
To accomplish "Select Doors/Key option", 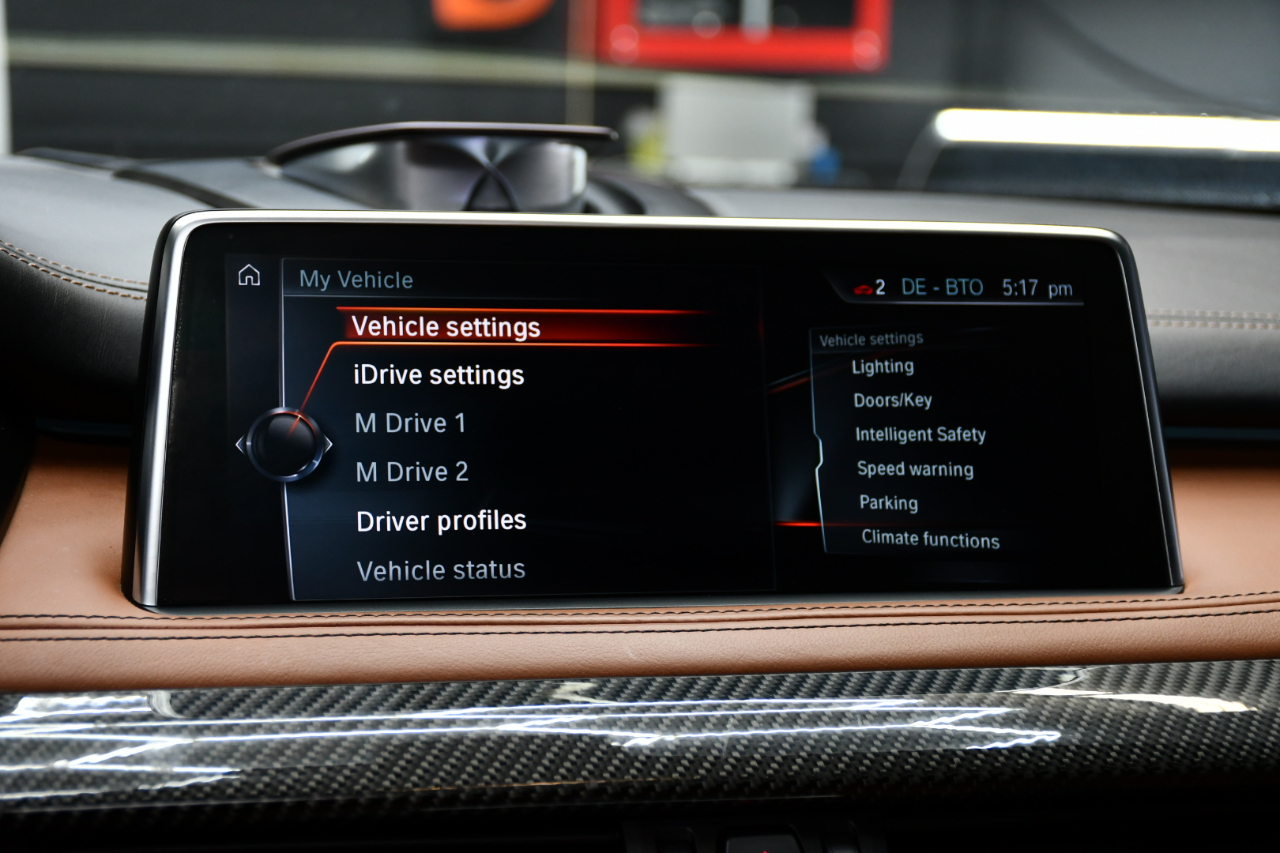I will (892, 401).
